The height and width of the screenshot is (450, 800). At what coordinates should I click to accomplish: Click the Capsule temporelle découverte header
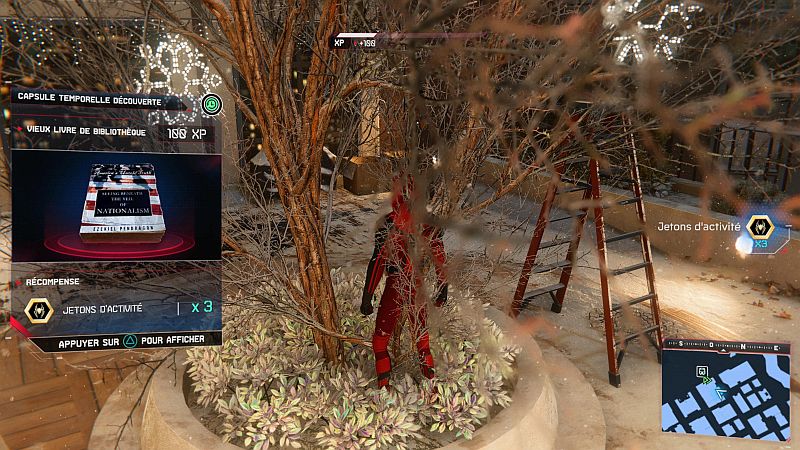tap(100, 97)
